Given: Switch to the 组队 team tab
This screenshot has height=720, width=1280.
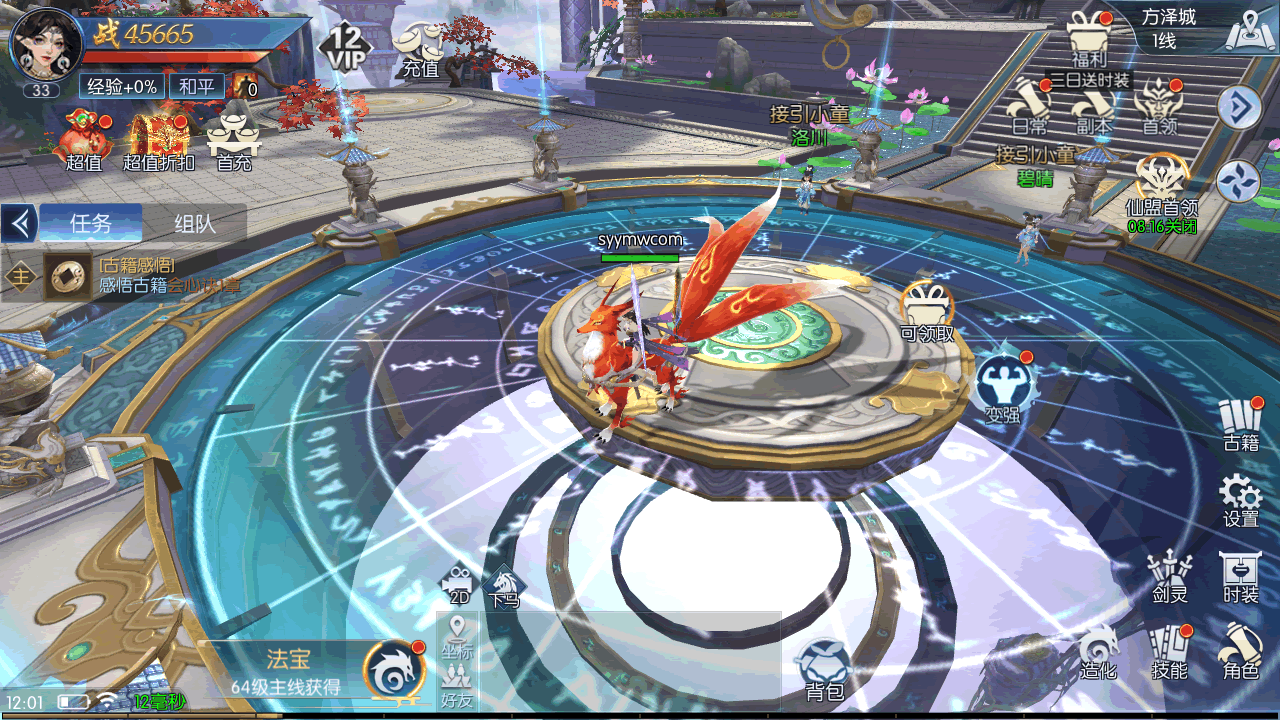Looking at the screenshot, I should click(194, 223).
